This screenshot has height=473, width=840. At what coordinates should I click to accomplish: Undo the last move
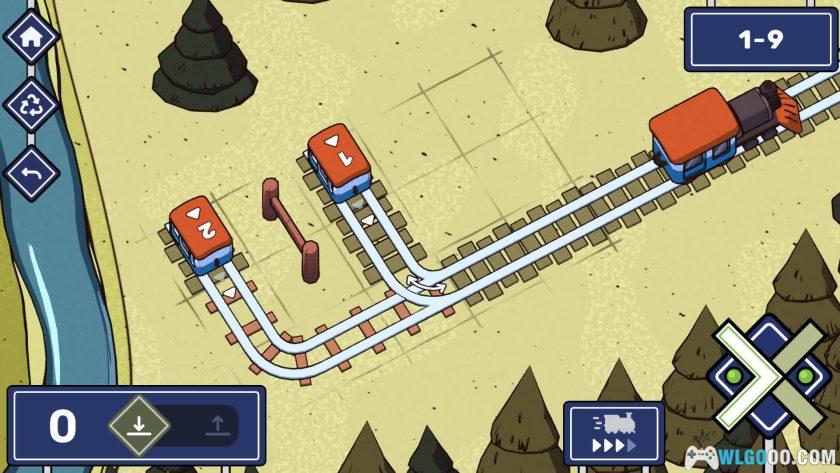30,174
